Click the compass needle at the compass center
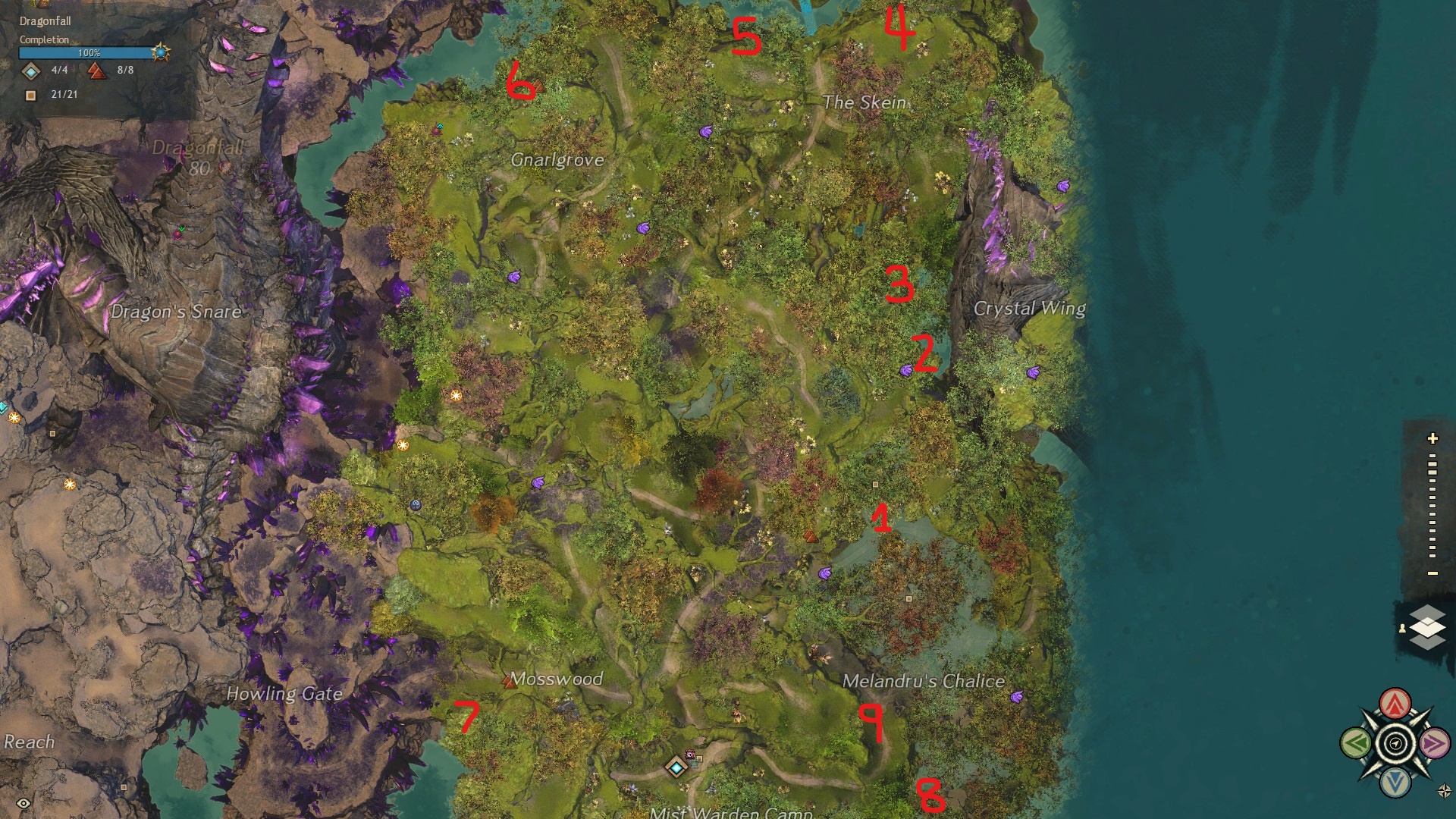1456x819 pixels. (1394, 744)
